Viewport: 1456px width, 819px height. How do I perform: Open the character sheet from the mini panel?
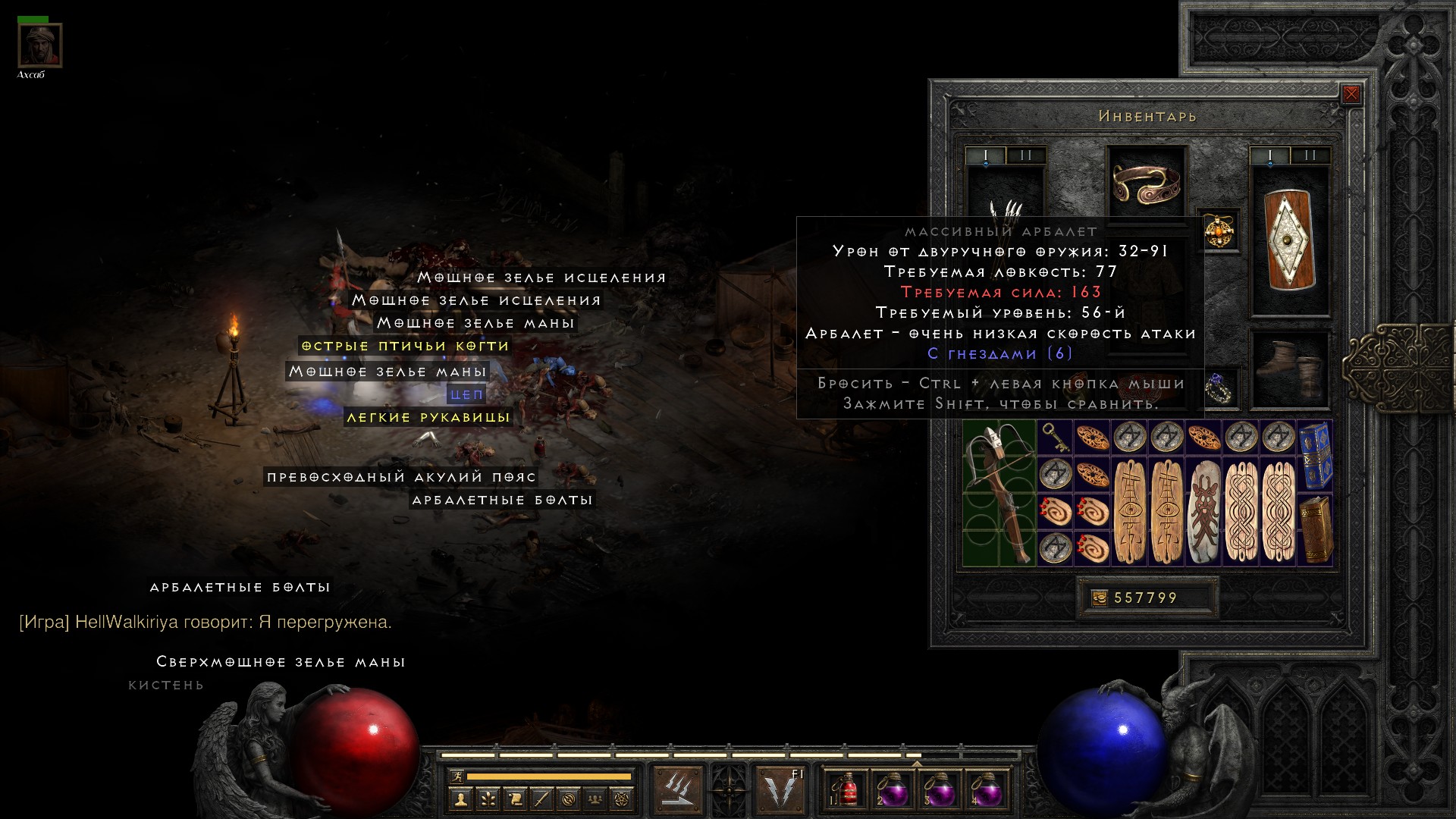(460, 799)
